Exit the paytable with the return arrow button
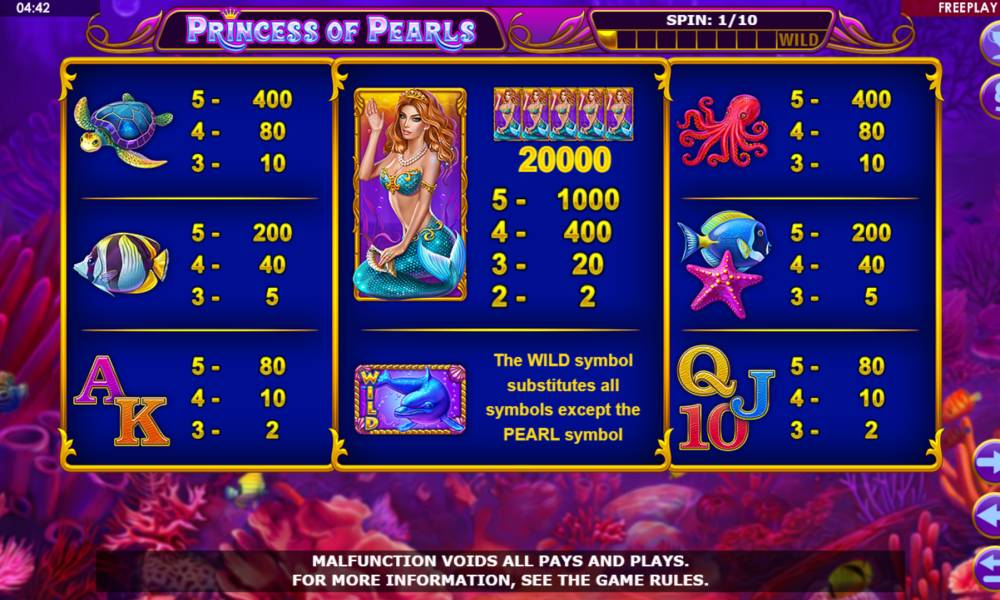Image resolution: width=1000 pixels, height=600 pixels. (989, 570)
